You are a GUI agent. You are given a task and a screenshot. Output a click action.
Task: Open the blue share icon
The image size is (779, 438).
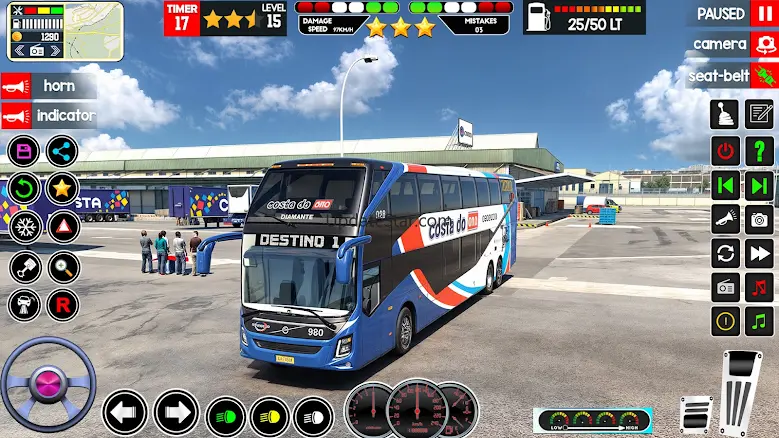click(62, 151)
